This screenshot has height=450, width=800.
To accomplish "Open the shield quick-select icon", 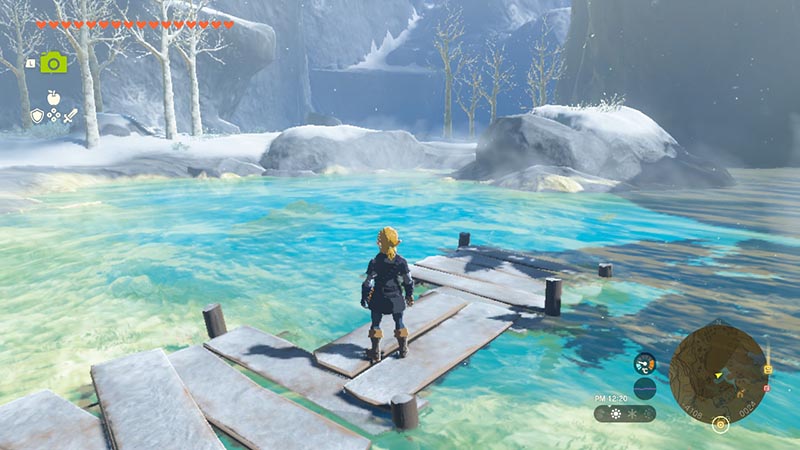I will [x=37, y=116].
